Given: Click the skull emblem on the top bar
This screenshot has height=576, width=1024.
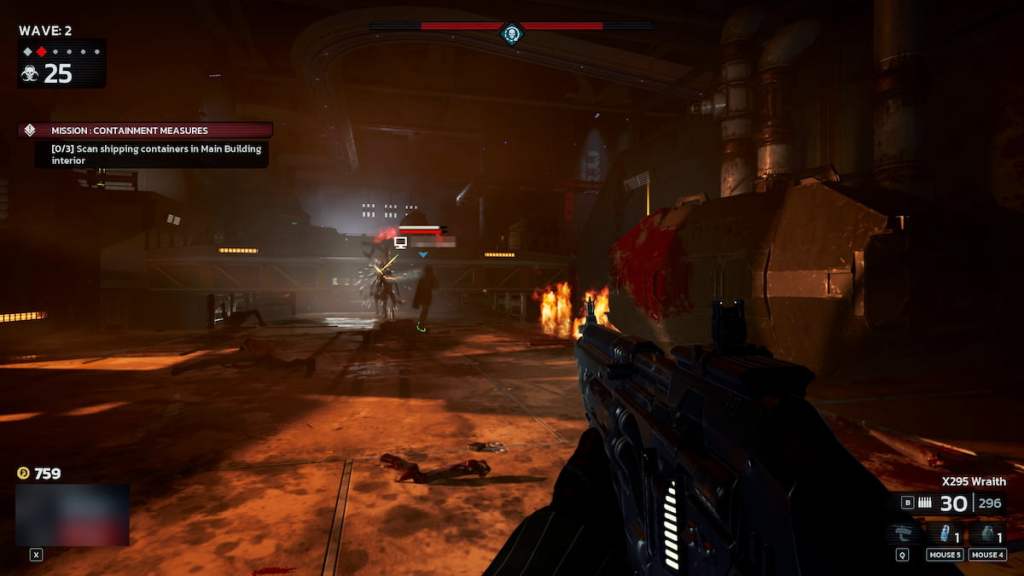Looking at the screenshot, I should (512, 35).
